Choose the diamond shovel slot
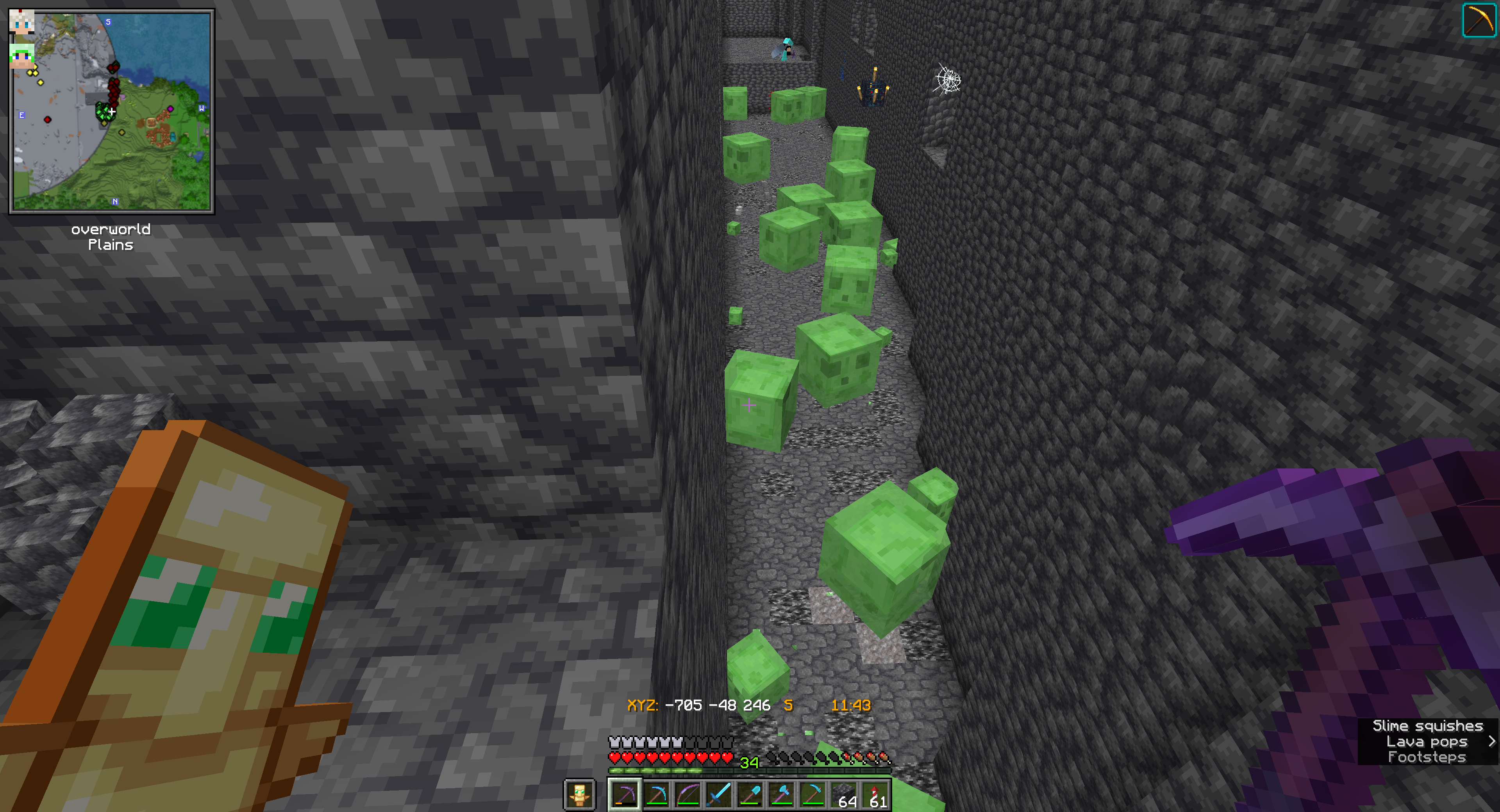The image size is (1500, 812). tap(750, 794)
